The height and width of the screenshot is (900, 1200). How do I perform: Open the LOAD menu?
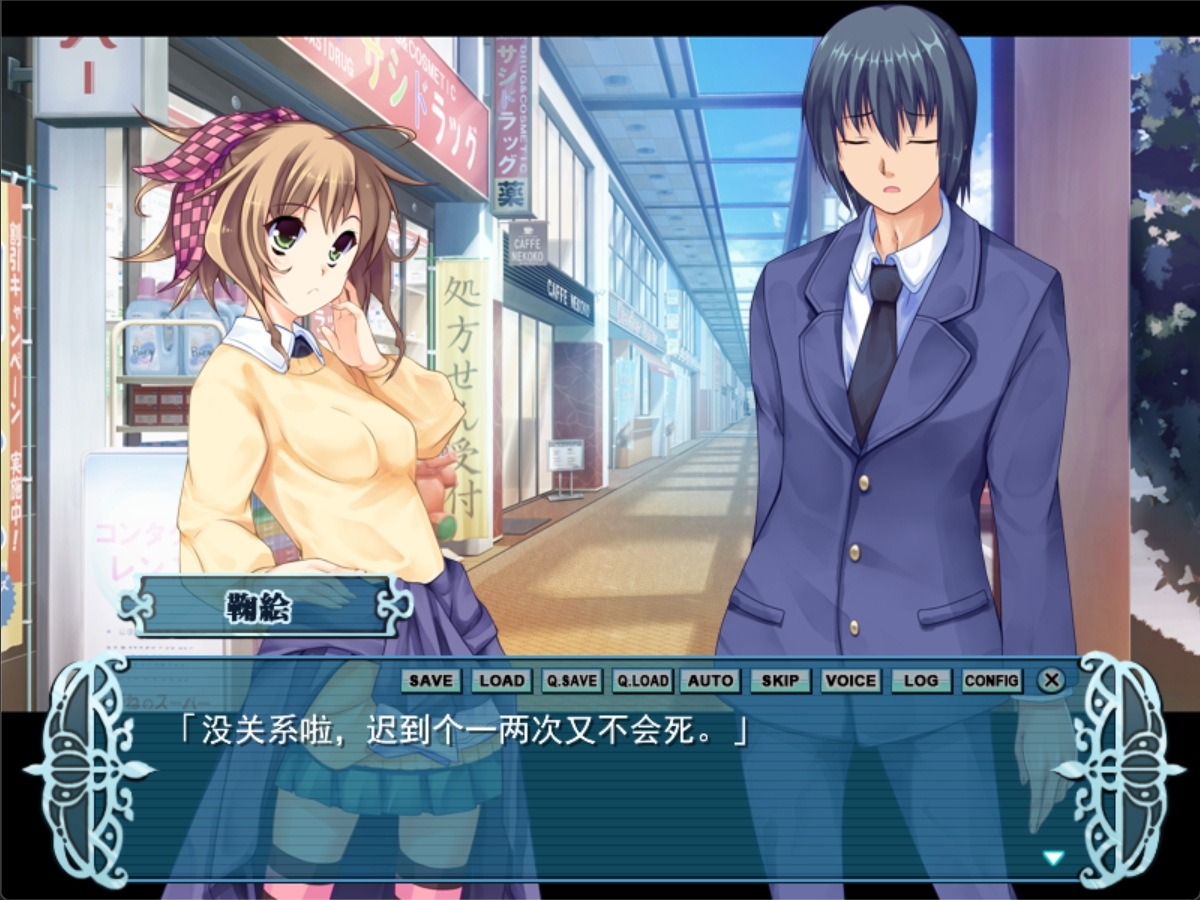point(501,681)
